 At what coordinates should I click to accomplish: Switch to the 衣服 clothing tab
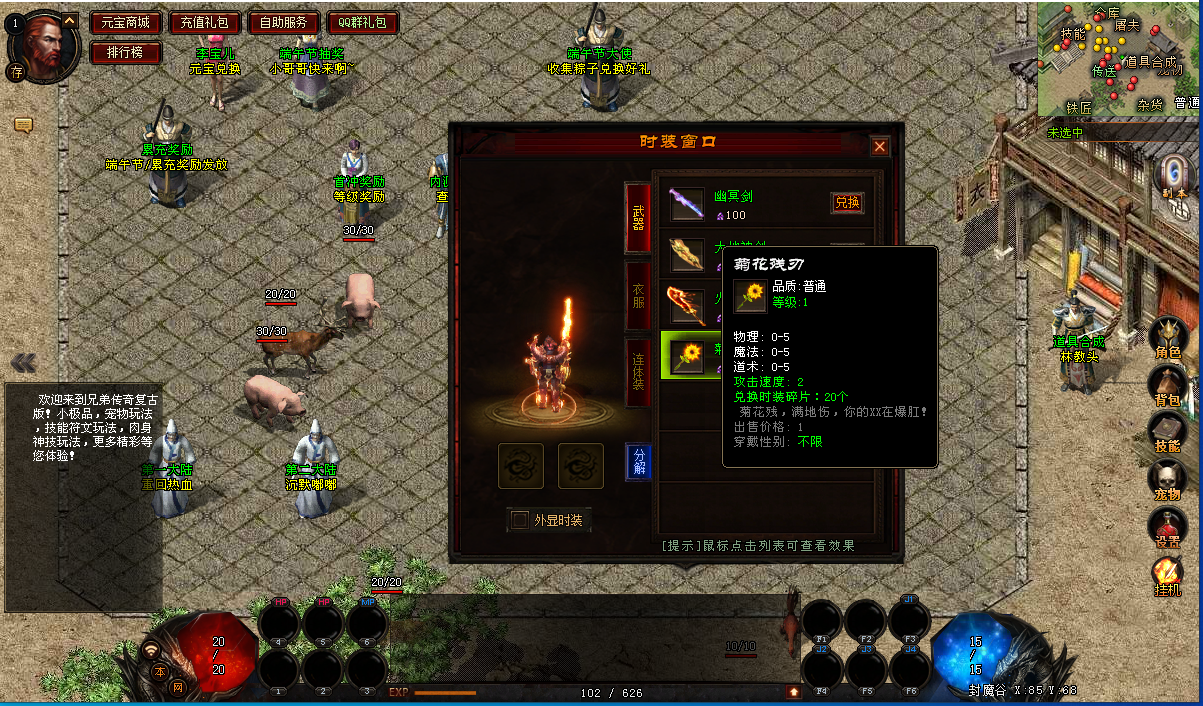[638, 295]
